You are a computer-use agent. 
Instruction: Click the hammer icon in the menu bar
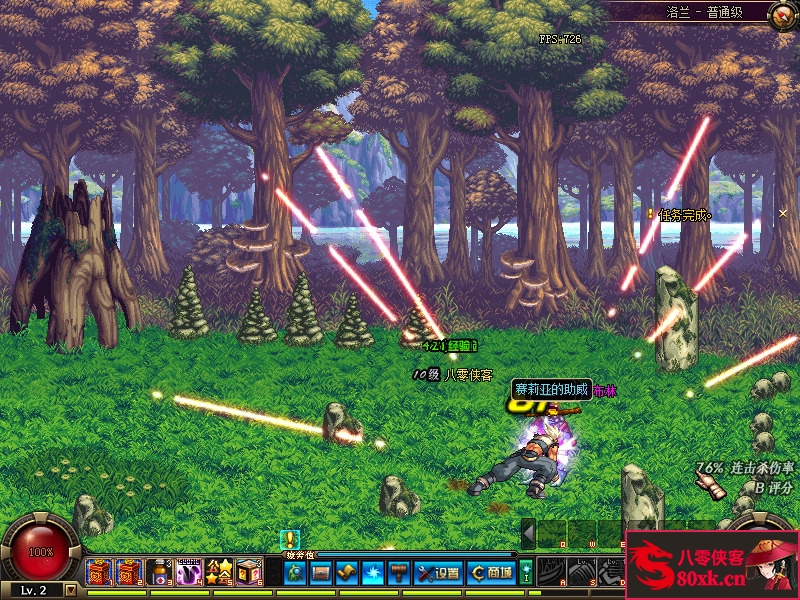tap(399, 572)
